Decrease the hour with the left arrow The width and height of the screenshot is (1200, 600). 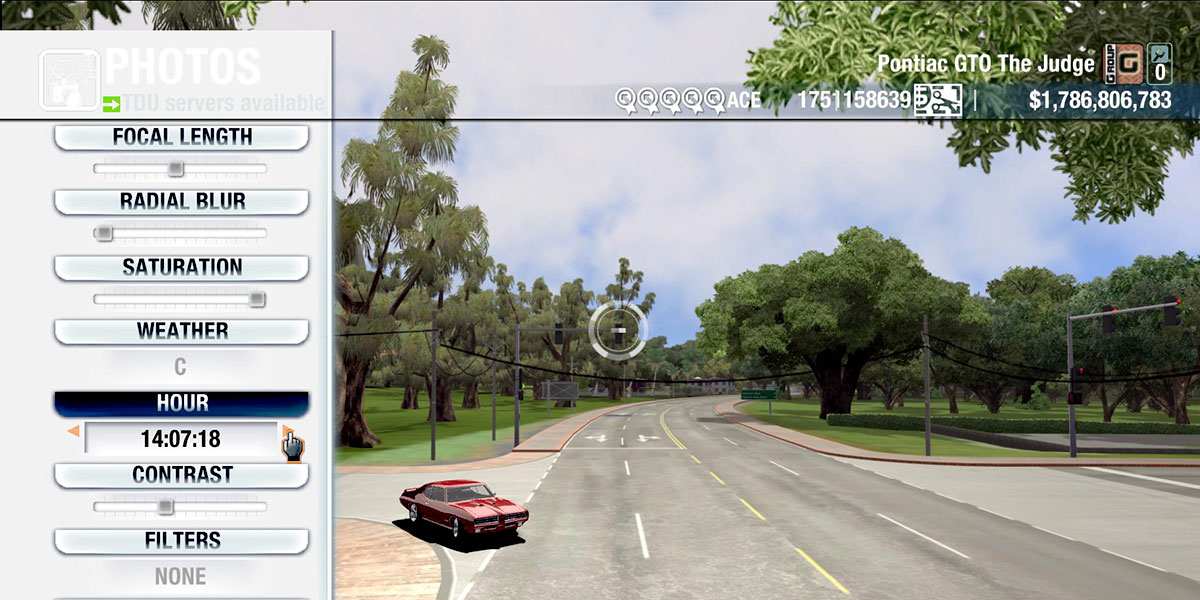click(73, 432)
